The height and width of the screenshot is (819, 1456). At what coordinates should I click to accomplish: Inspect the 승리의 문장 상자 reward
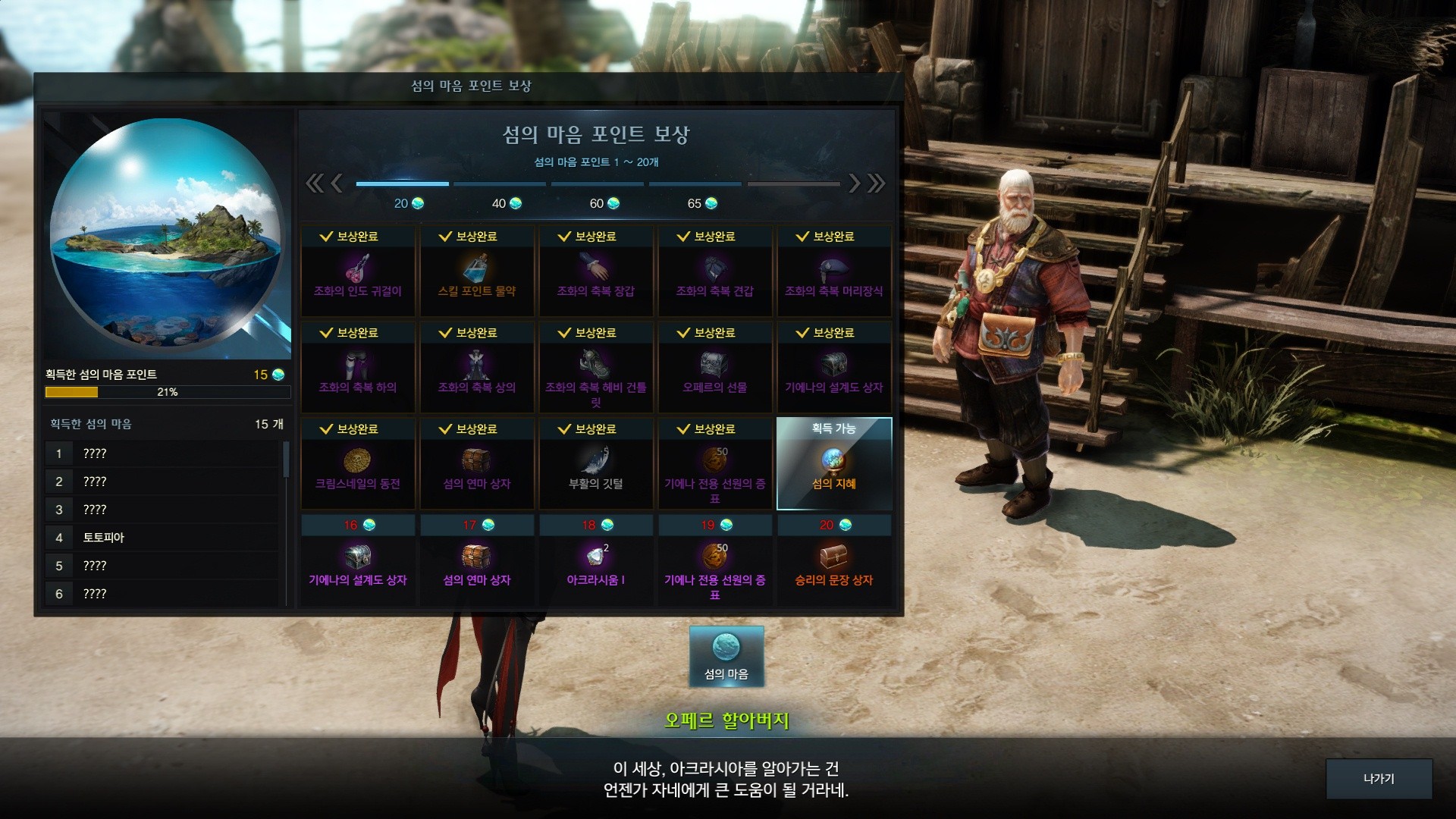point(833,562)
